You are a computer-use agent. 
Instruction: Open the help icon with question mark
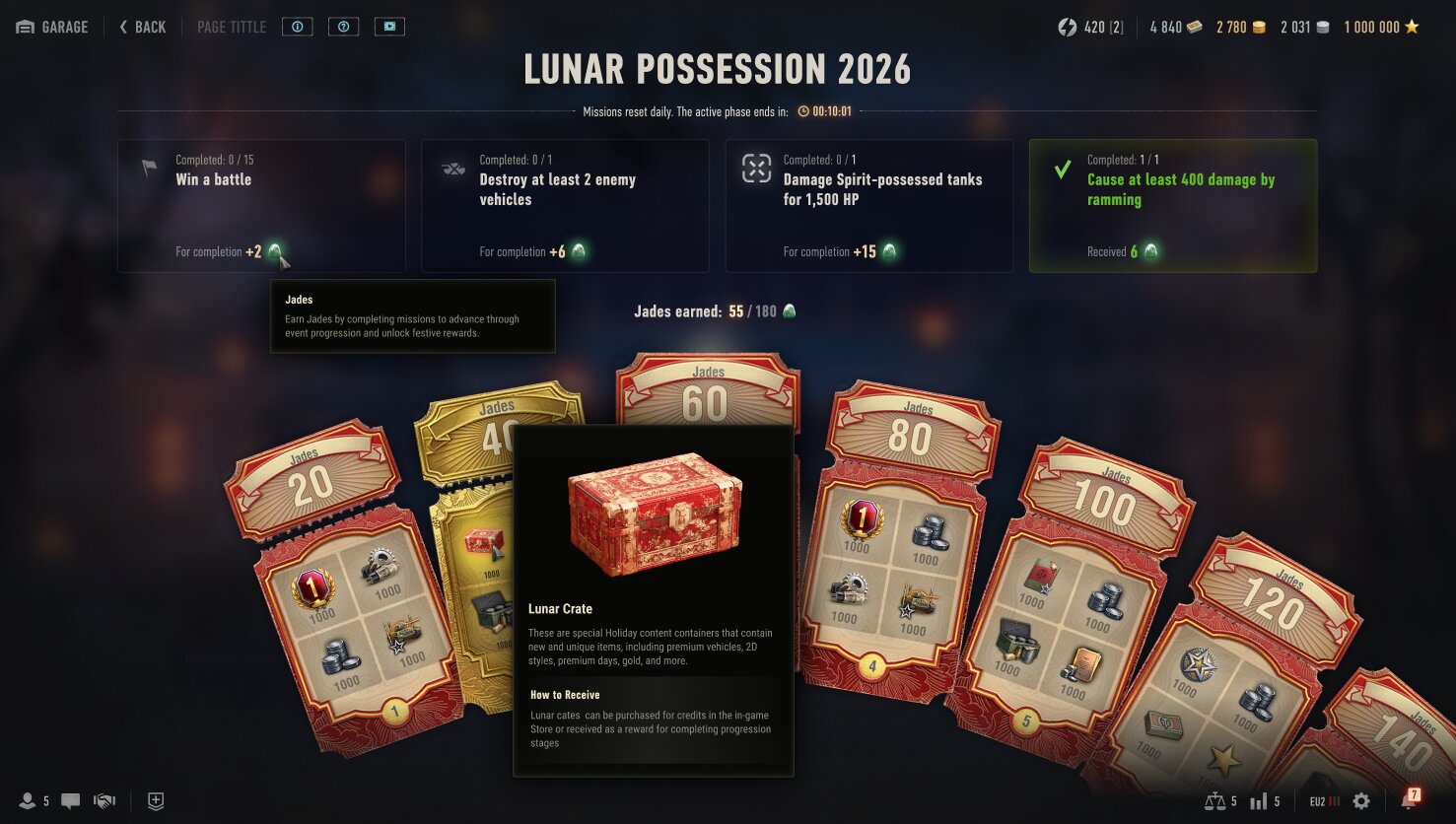click(x=343, y=27)
